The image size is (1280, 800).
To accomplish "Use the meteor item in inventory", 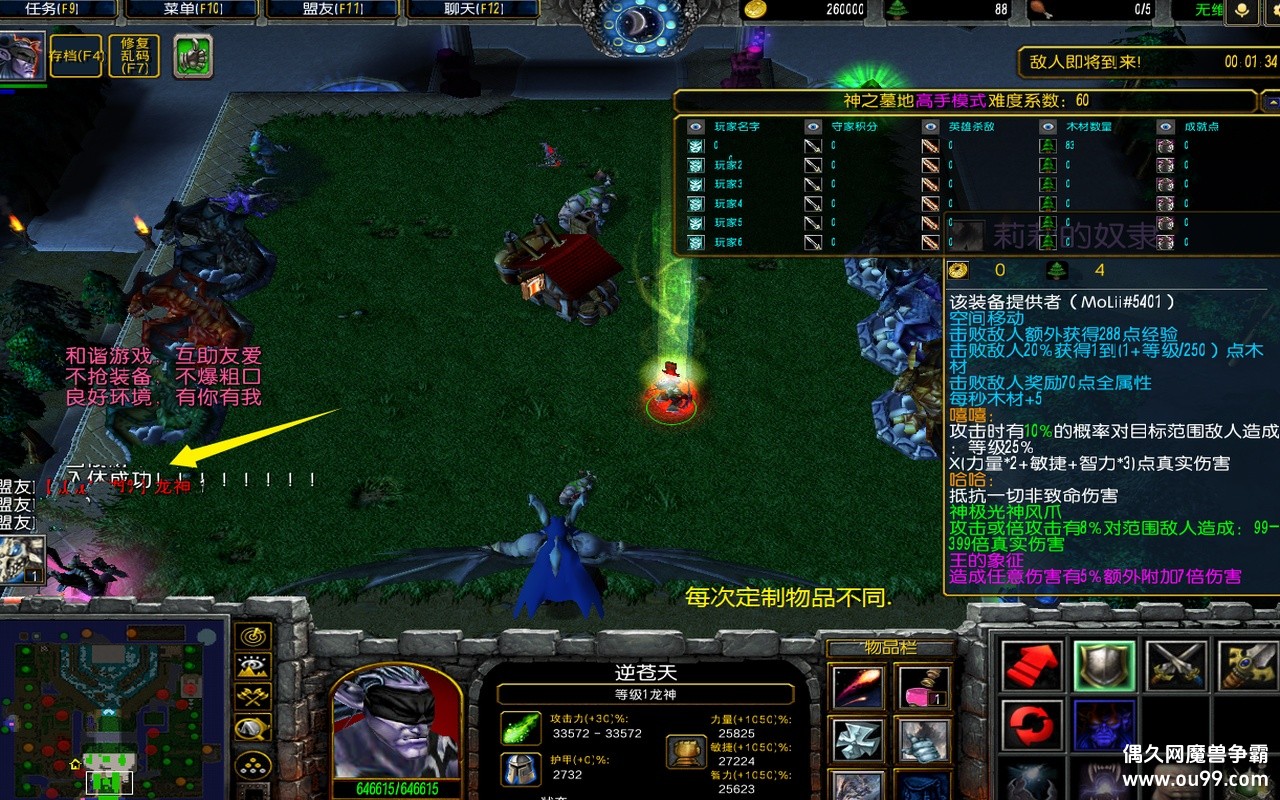I will tap(857, 687).
